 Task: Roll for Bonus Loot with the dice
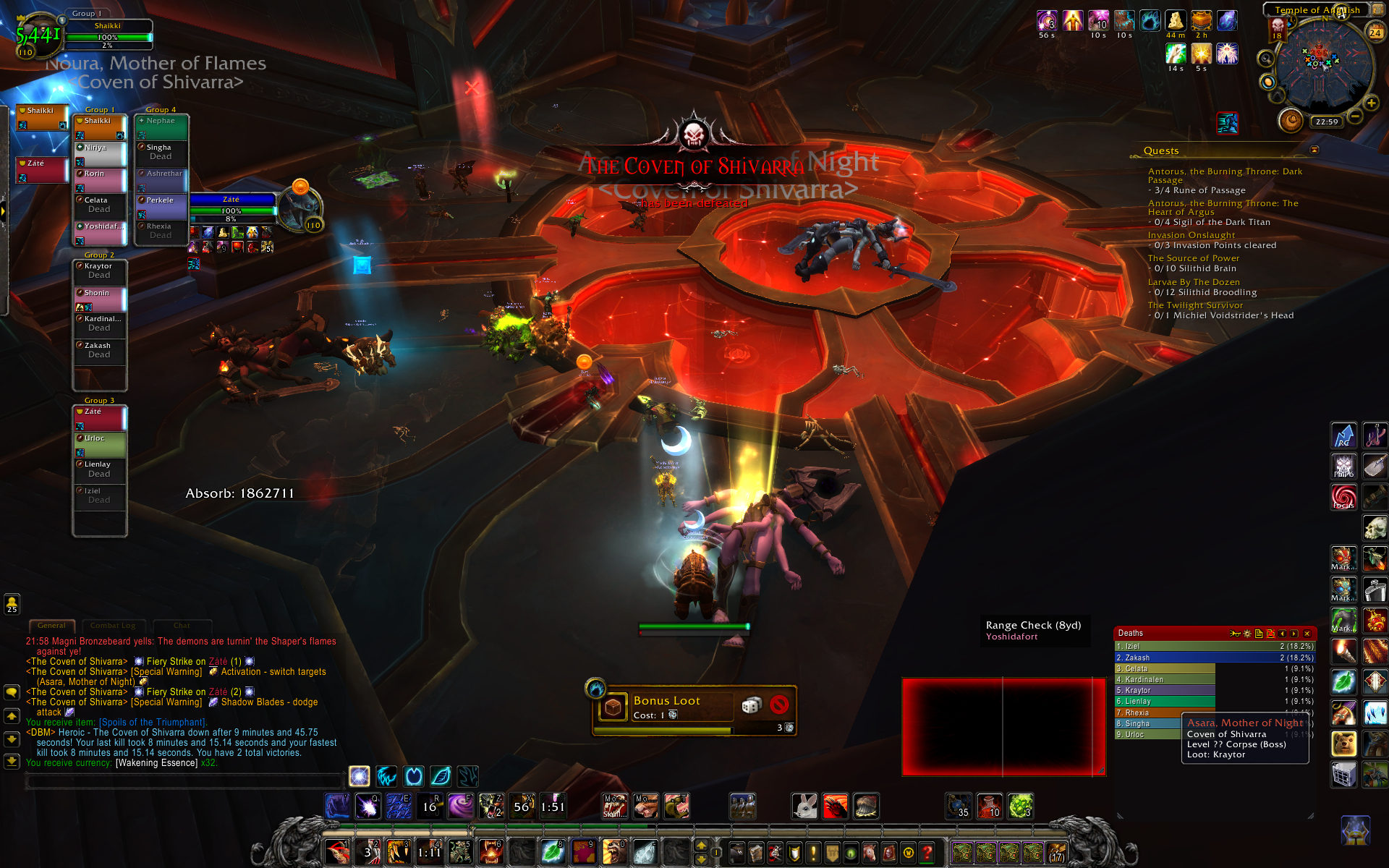(x=752, y=705)
